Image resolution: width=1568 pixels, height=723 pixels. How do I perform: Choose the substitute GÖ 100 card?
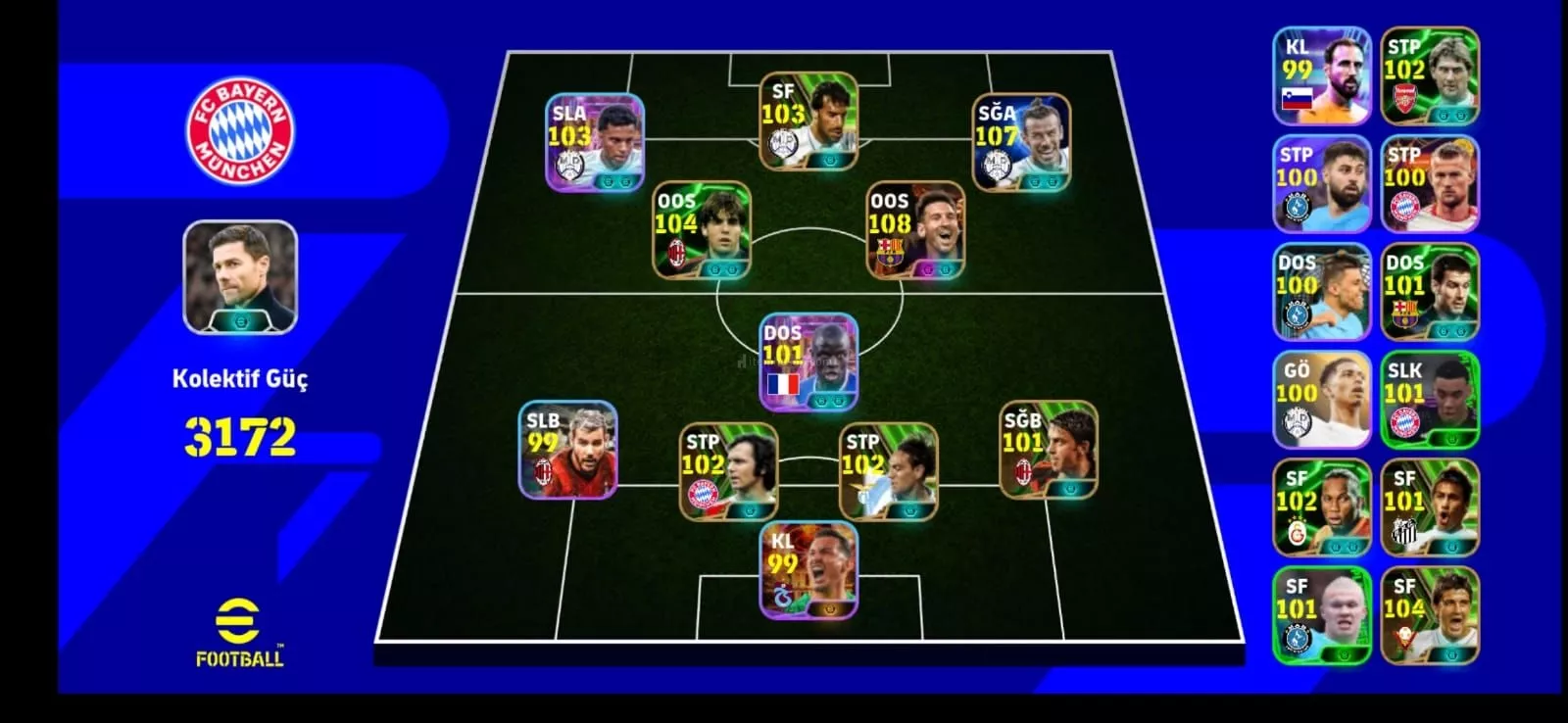coord(1321,400)
